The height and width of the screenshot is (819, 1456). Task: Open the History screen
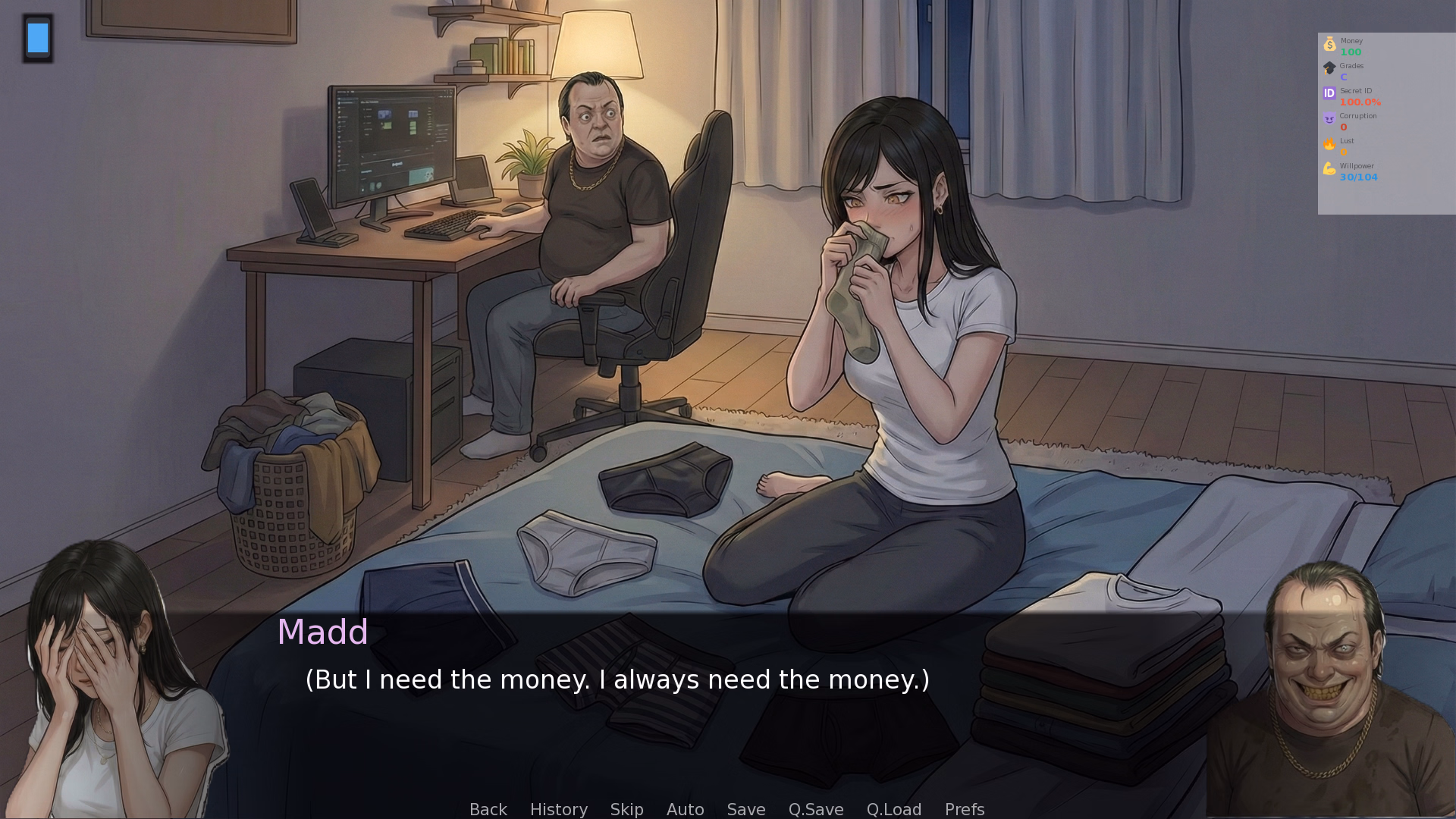point(558,809)
